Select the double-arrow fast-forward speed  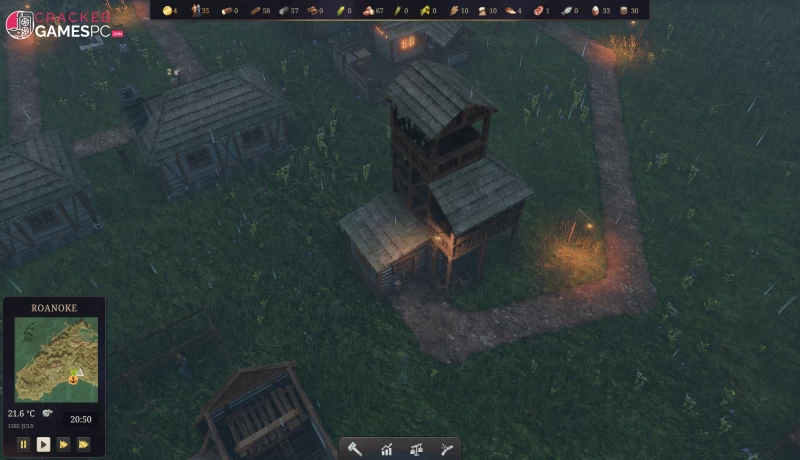(64, 444)
